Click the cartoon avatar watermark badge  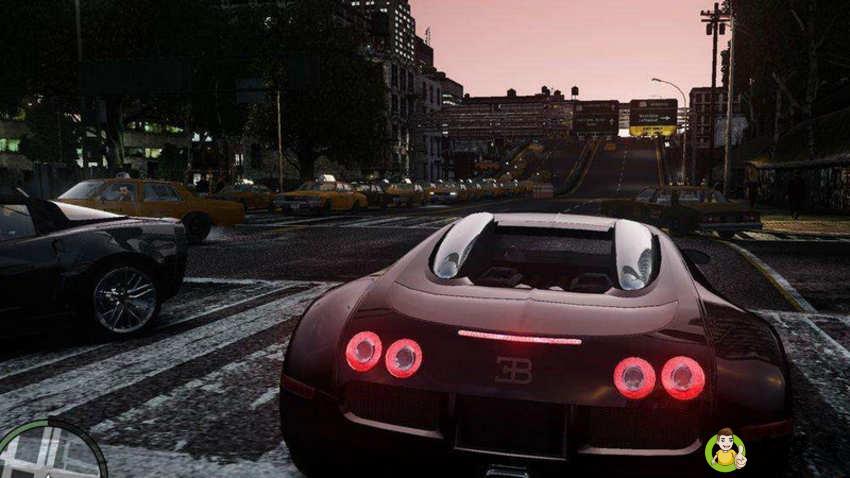(724, 450)
